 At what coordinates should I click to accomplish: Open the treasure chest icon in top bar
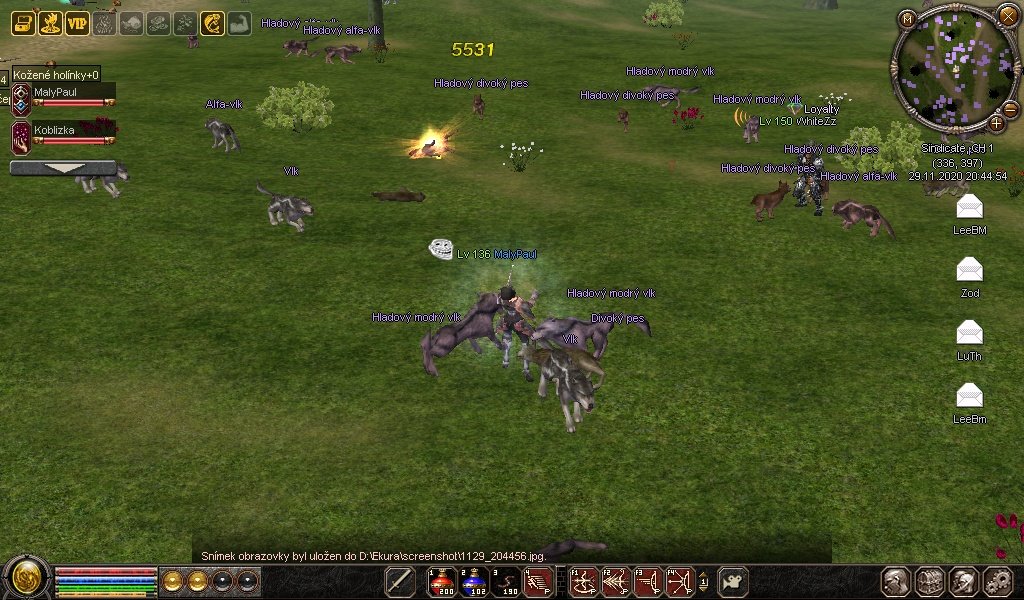[x=23, y=23]
